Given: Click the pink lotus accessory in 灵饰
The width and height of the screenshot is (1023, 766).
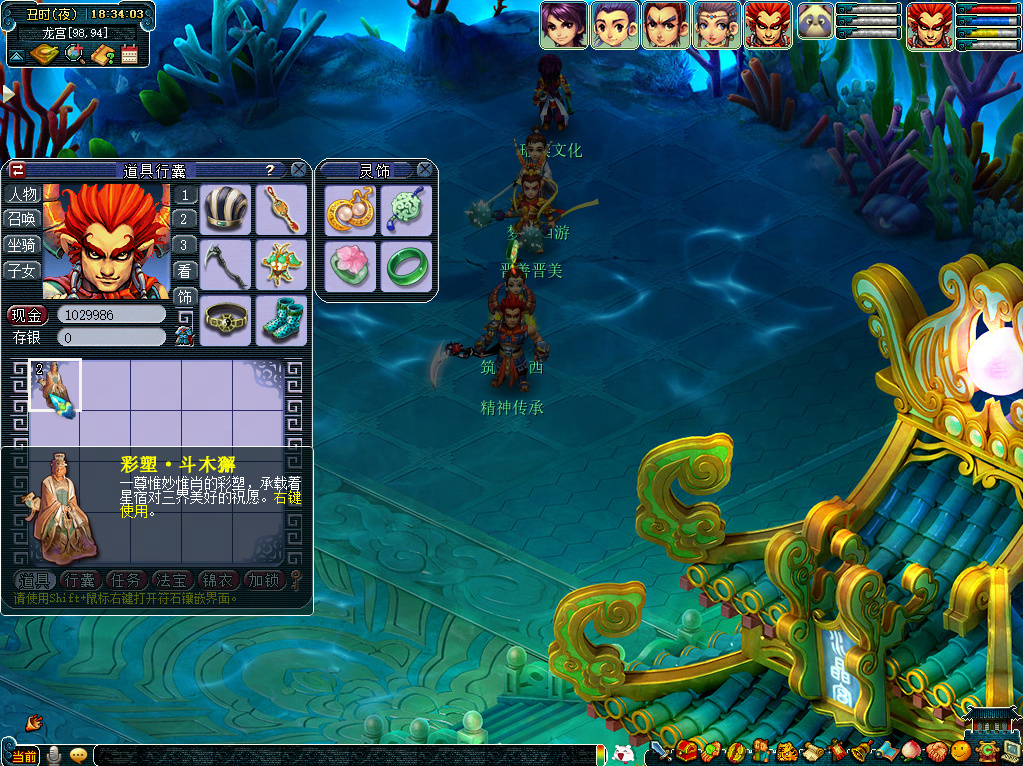Looking at the screenshot, I should point(351,266).
